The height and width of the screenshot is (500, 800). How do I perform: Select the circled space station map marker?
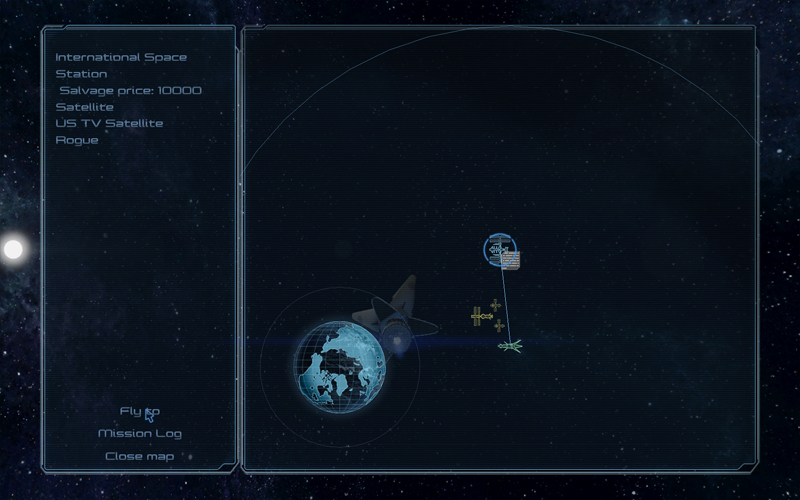point(496,248)
